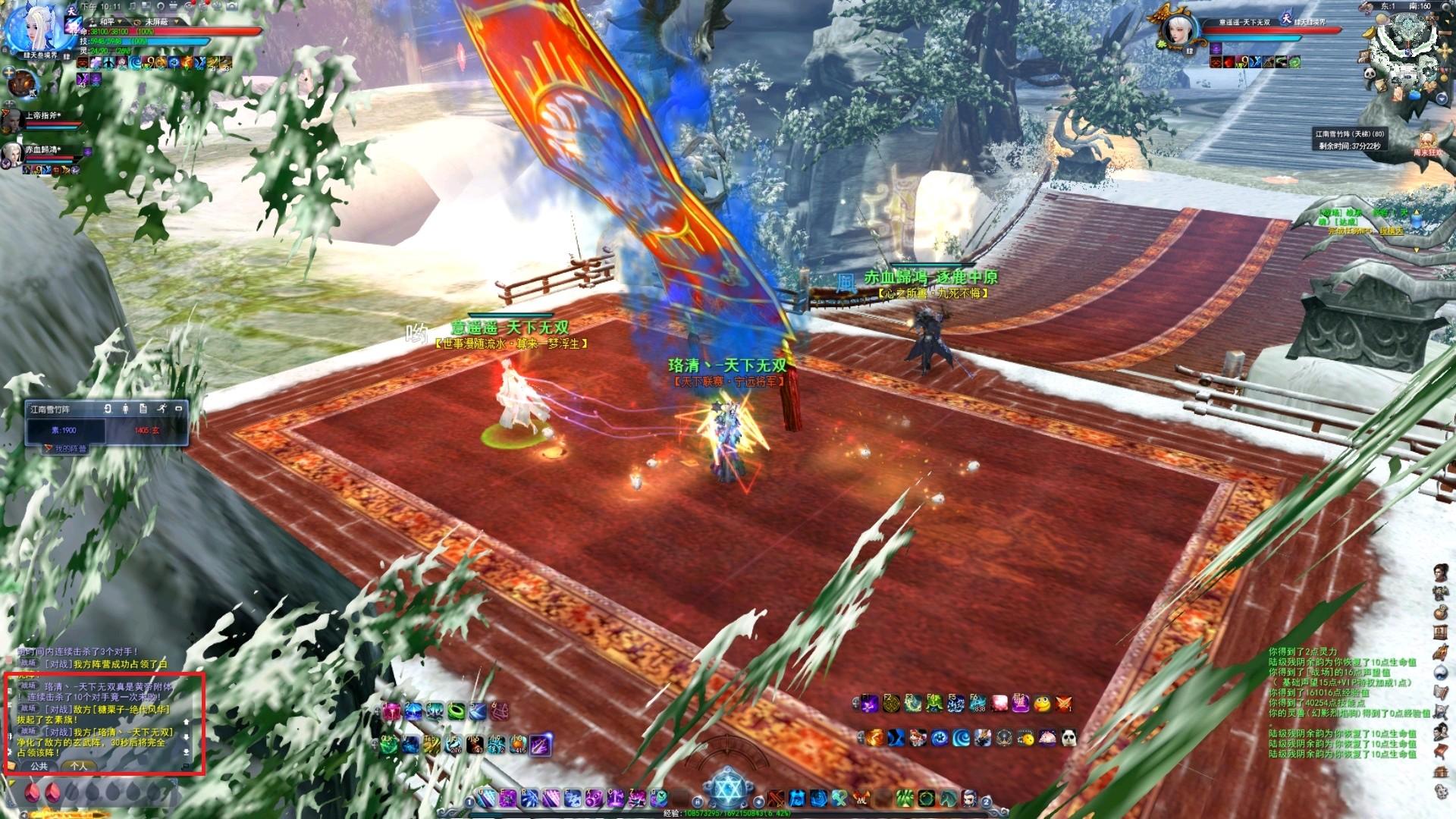Activate the F6 skill showing 838
This screenshot has height=819, width=1456.
[x=978, y=704]
